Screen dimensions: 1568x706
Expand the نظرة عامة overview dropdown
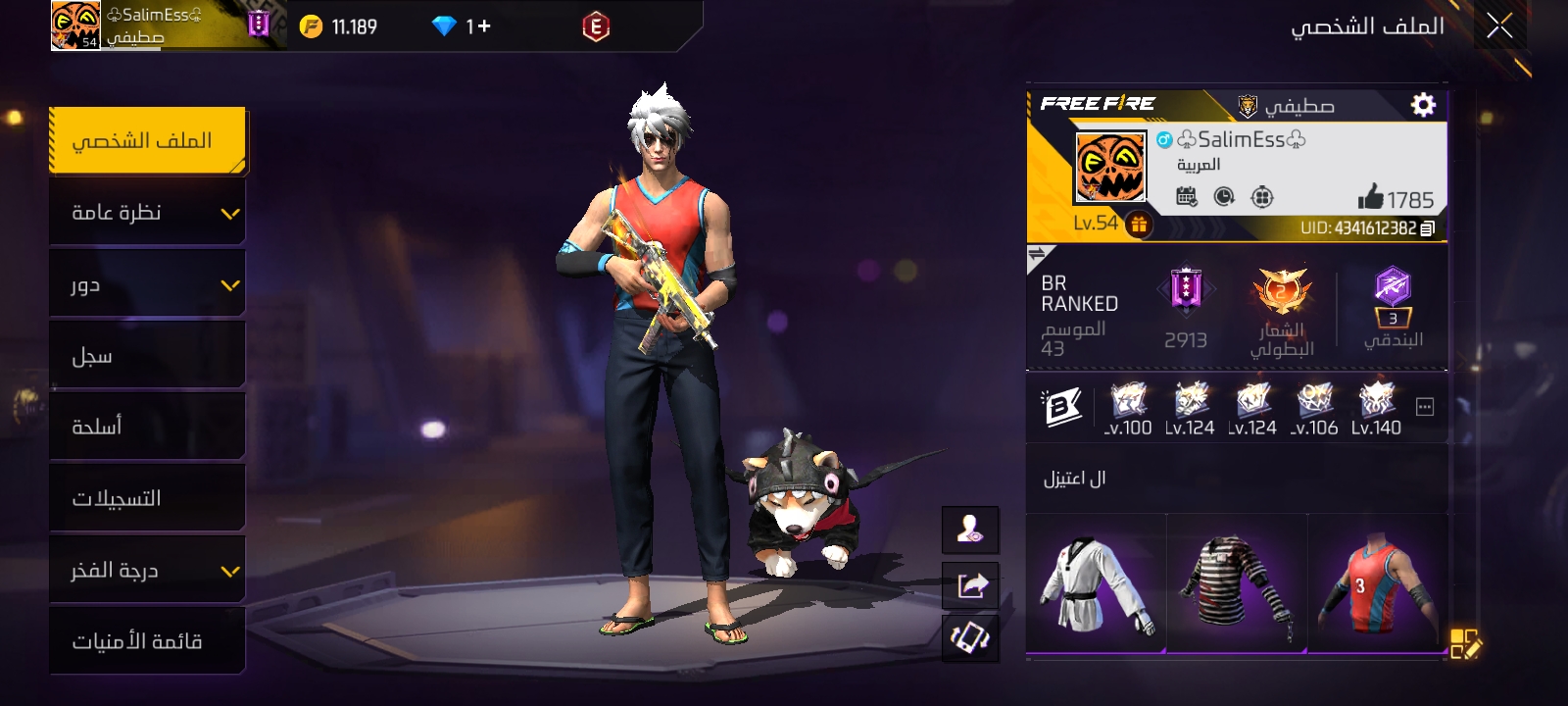147,213
